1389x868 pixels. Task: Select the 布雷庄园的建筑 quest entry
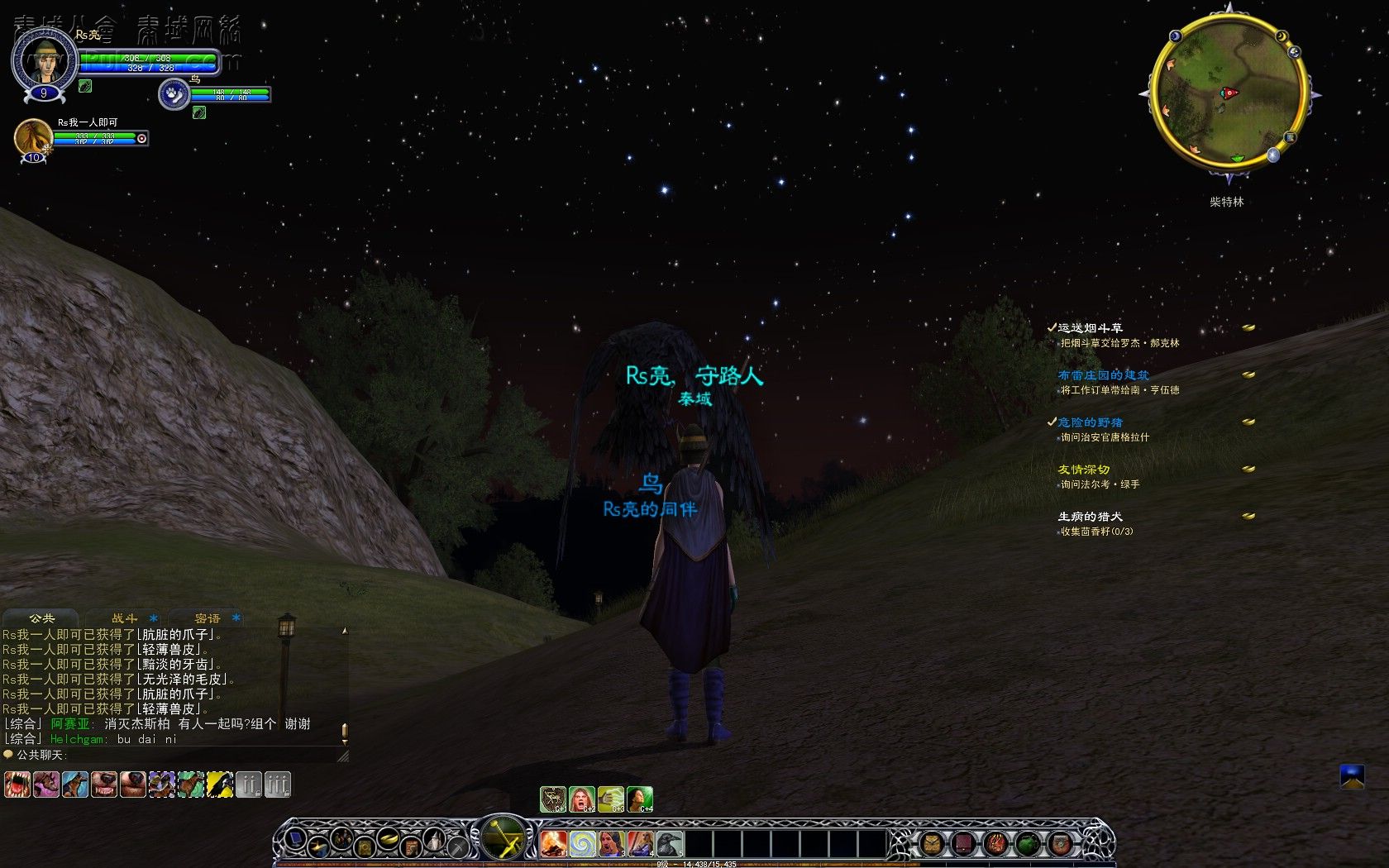pos(1103,375)
